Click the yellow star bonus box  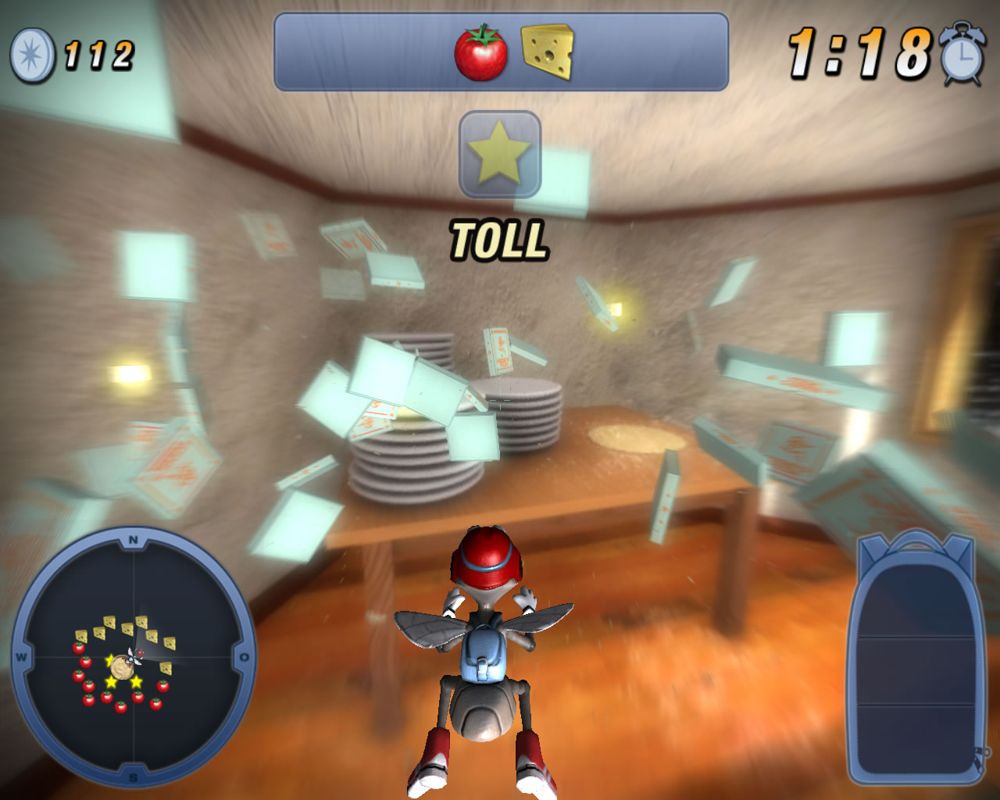pos(500,153)
